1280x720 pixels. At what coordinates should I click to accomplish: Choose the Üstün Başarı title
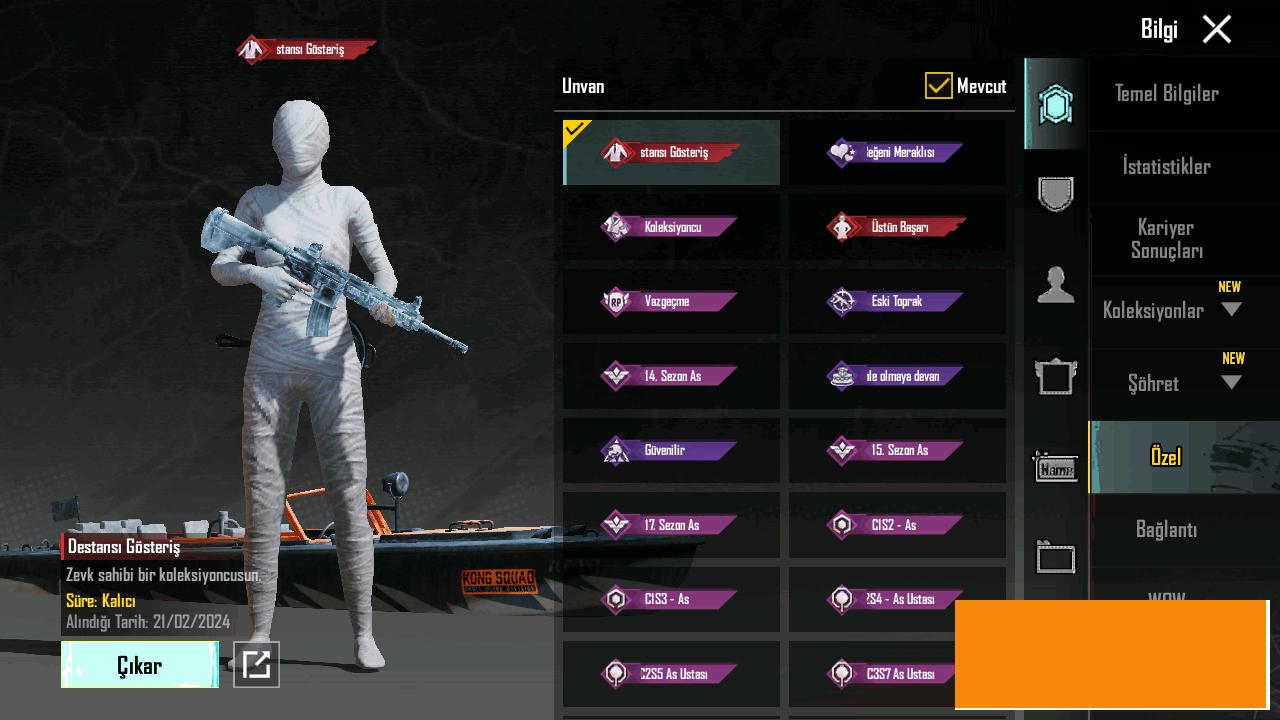897,227
